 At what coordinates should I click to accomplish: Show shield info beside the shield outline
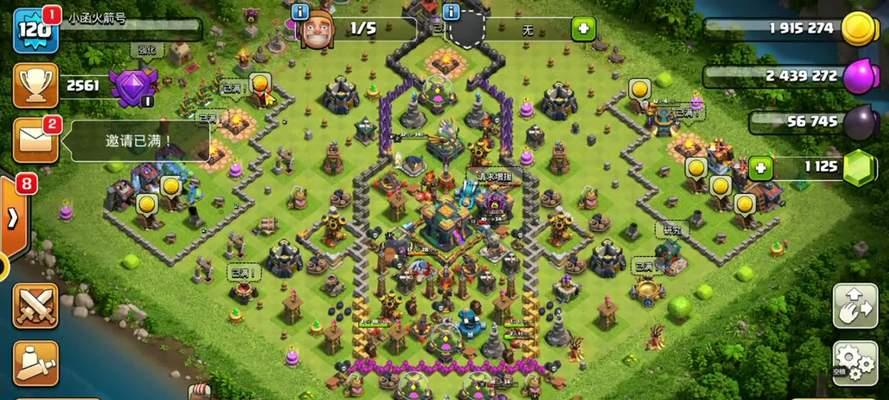(451, 12)
